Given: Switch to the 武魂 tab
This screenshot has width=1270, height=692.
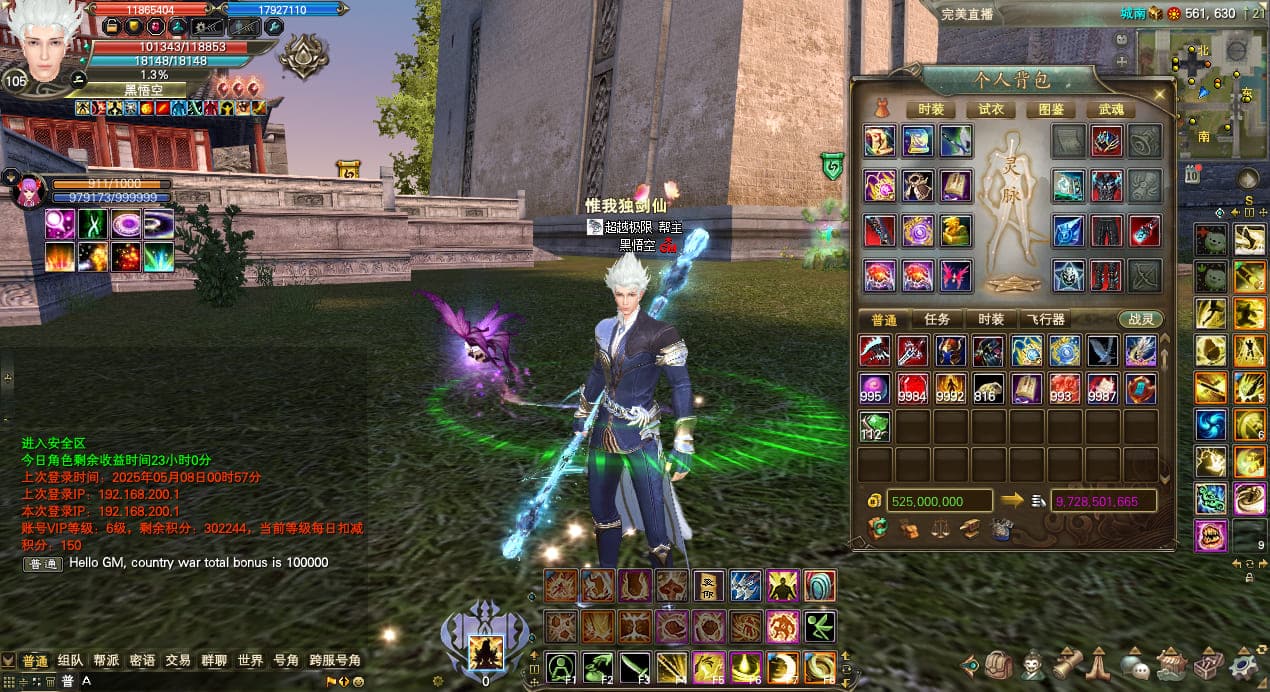Looking at the screenshot, I should click(x=1111, y=109).
